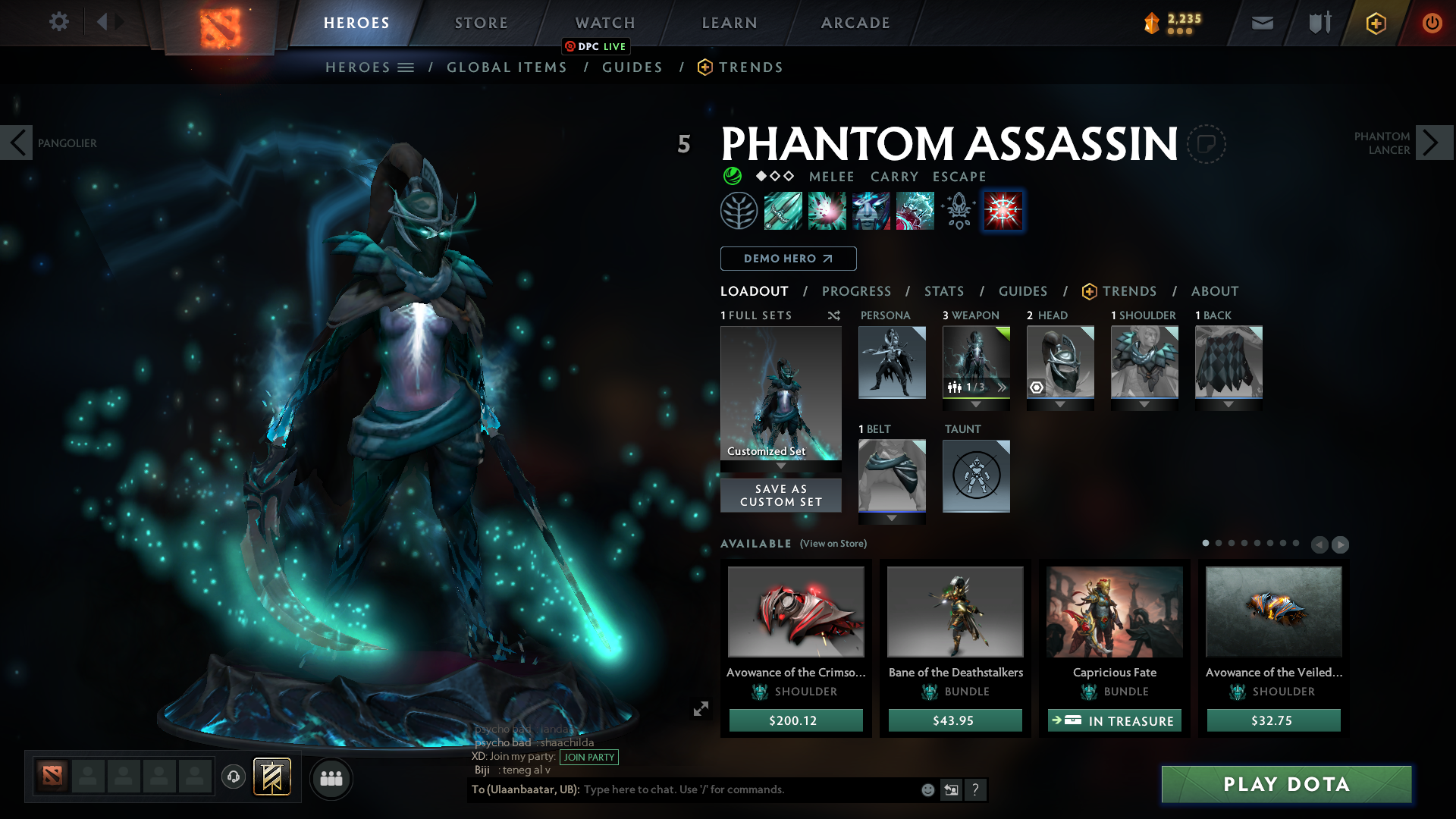
Task: Click the JOIN PARTY link in chat
Action: (x=588, y=758)
